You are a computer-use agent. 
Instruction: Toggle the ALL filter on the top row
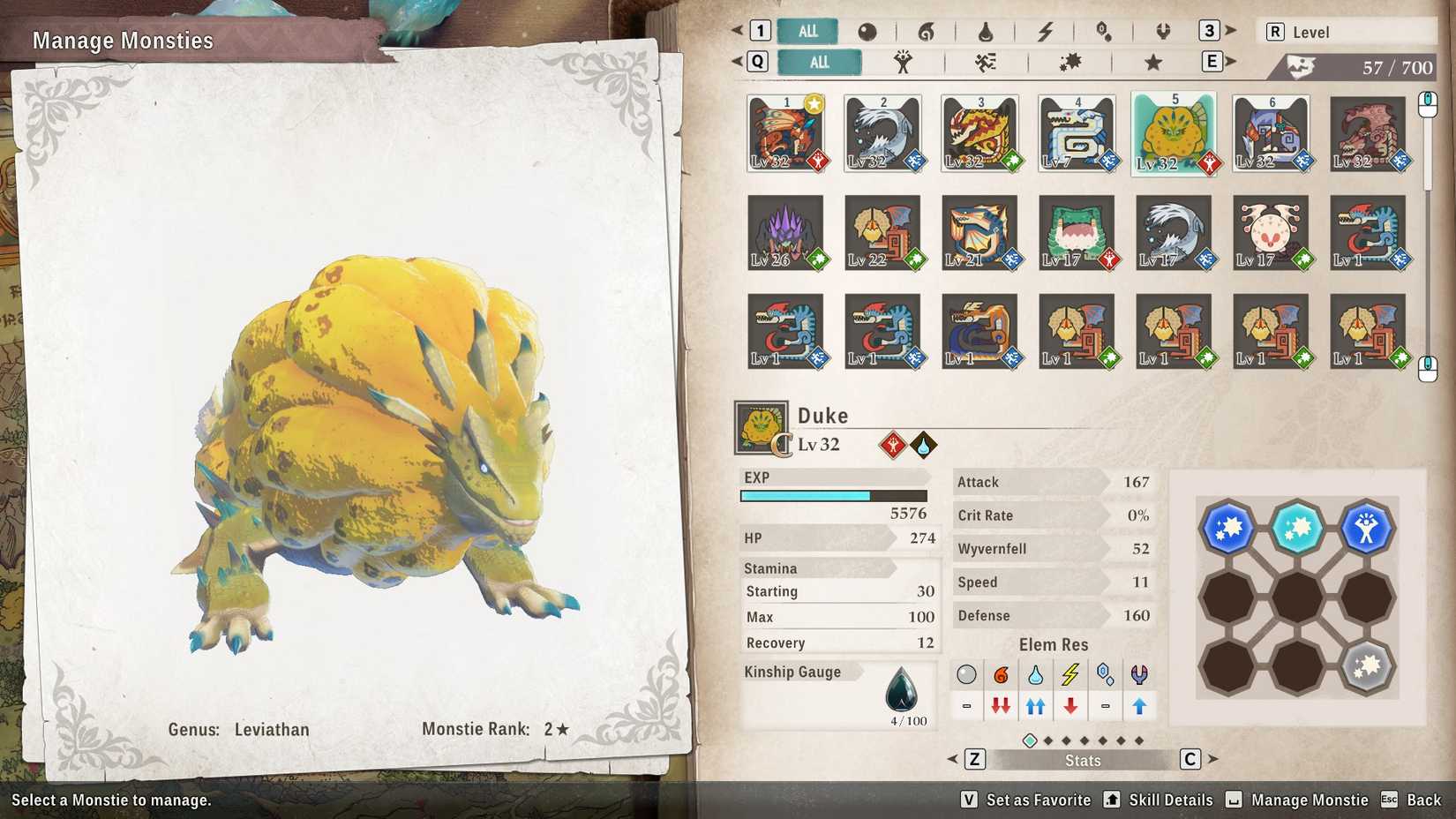806,29
